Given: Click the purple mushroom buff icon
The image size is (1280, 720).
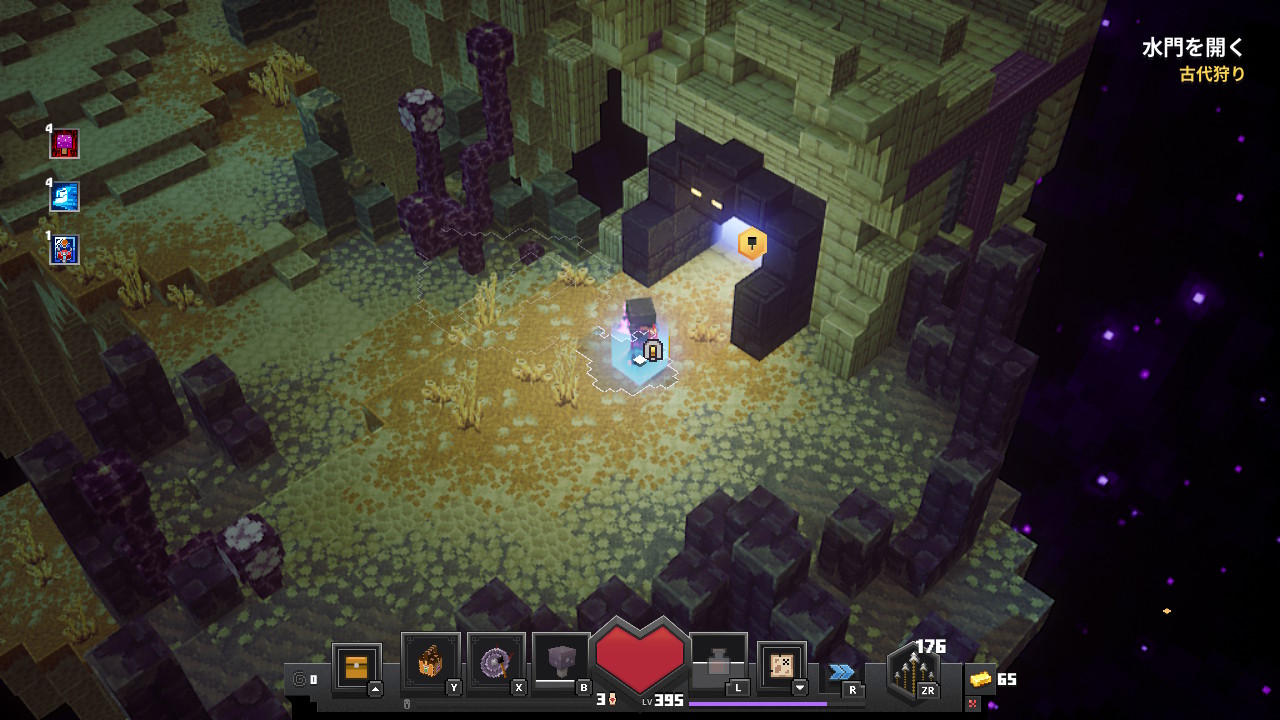Looking at the screenshot, I should pyautogui.click(x=65, y=144).
